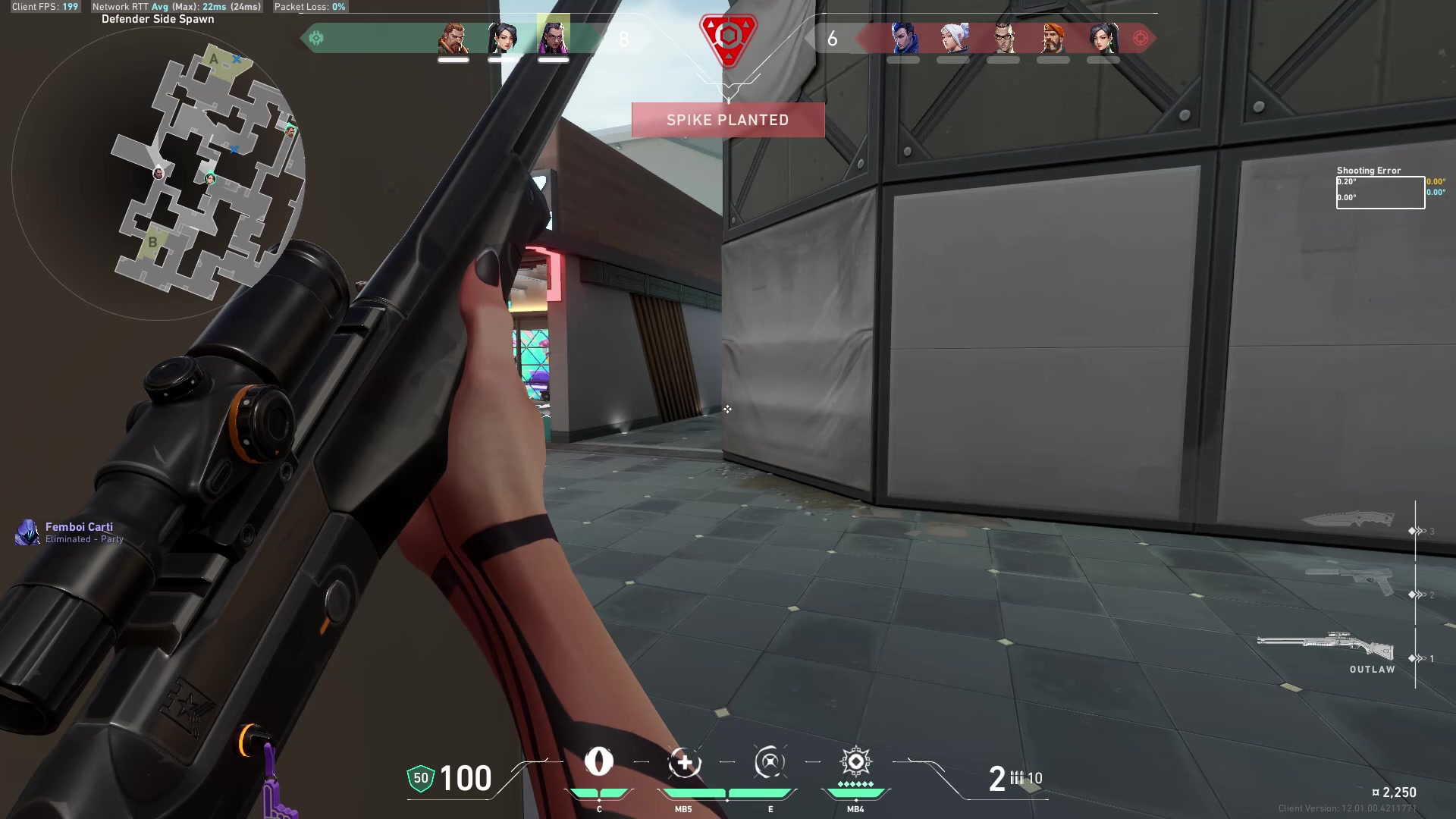Click Jett's portrait on the enemy team

[953, 38]
